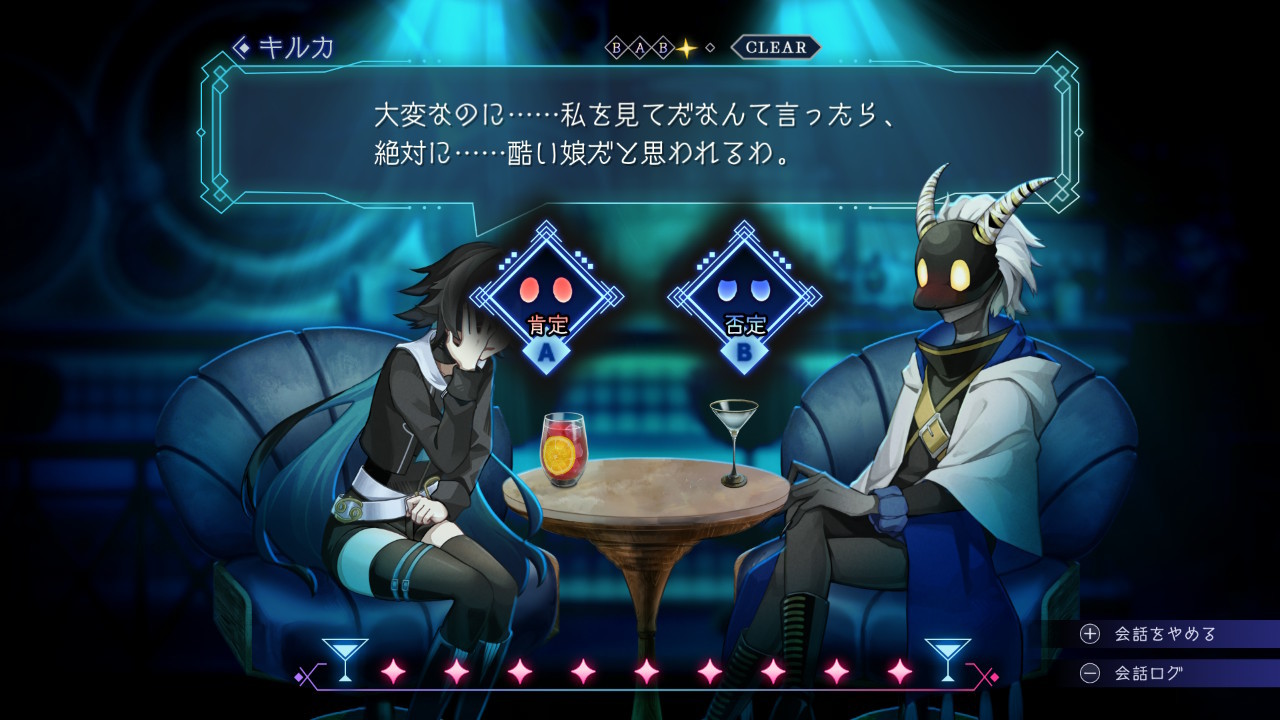Choose the 否定 (deny) response B
The height and width of the screenshot is (720, 1280).
744,298
